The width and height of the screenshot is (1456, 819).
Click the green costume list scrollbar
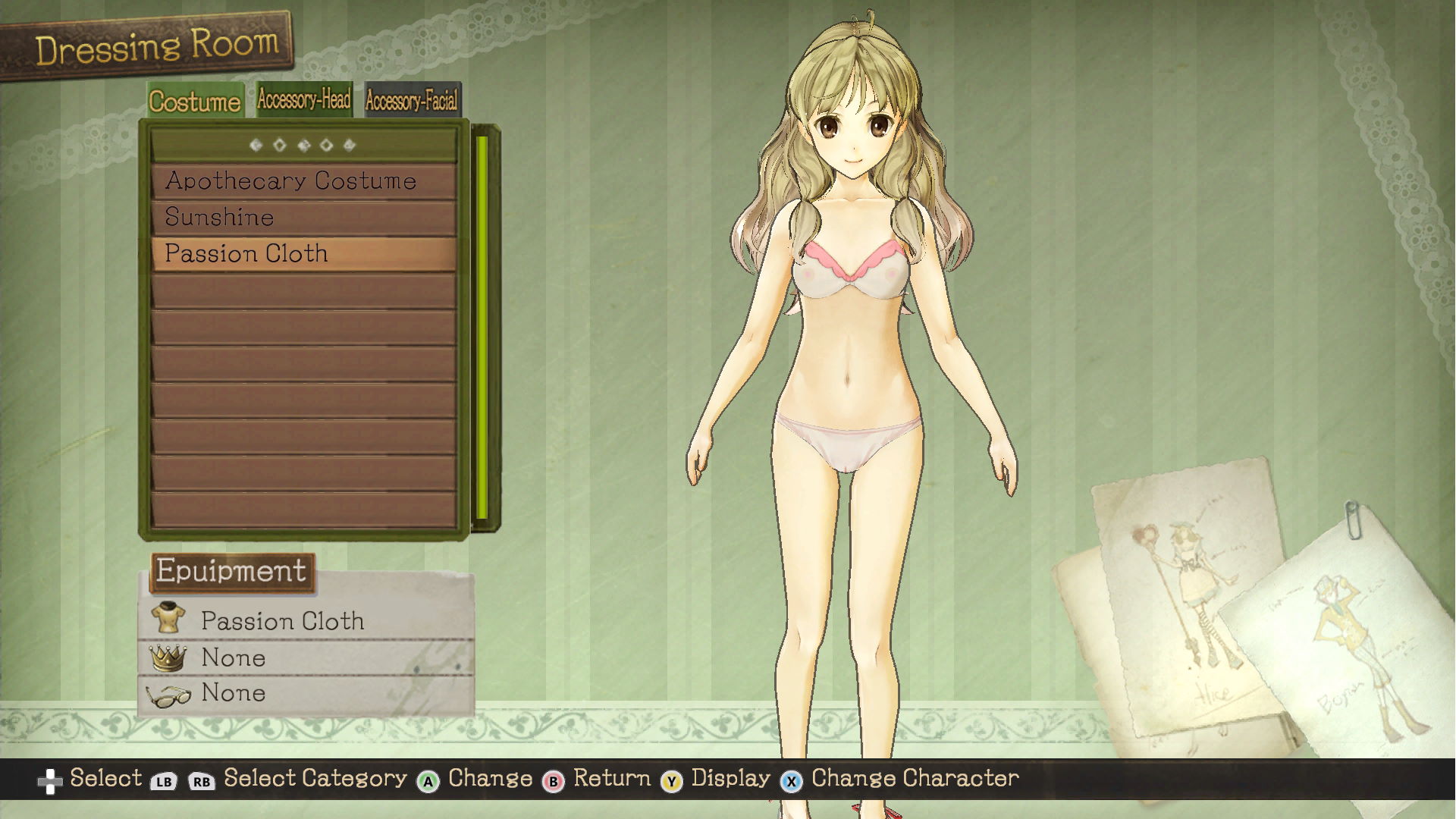click(x=482, y=328)
